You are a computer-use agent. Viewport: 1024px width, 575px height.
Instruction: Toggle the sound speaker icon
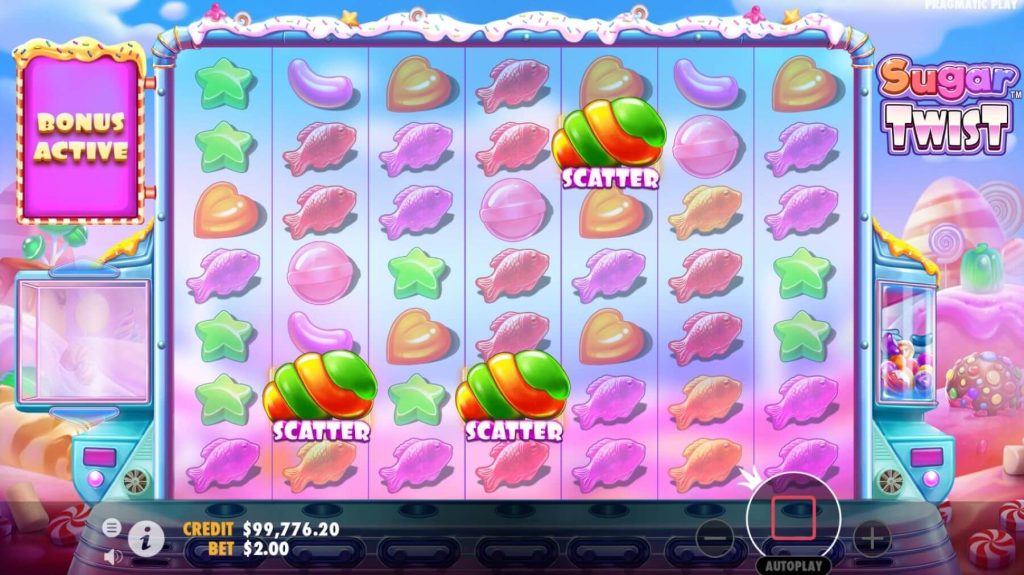coord(112,555)
